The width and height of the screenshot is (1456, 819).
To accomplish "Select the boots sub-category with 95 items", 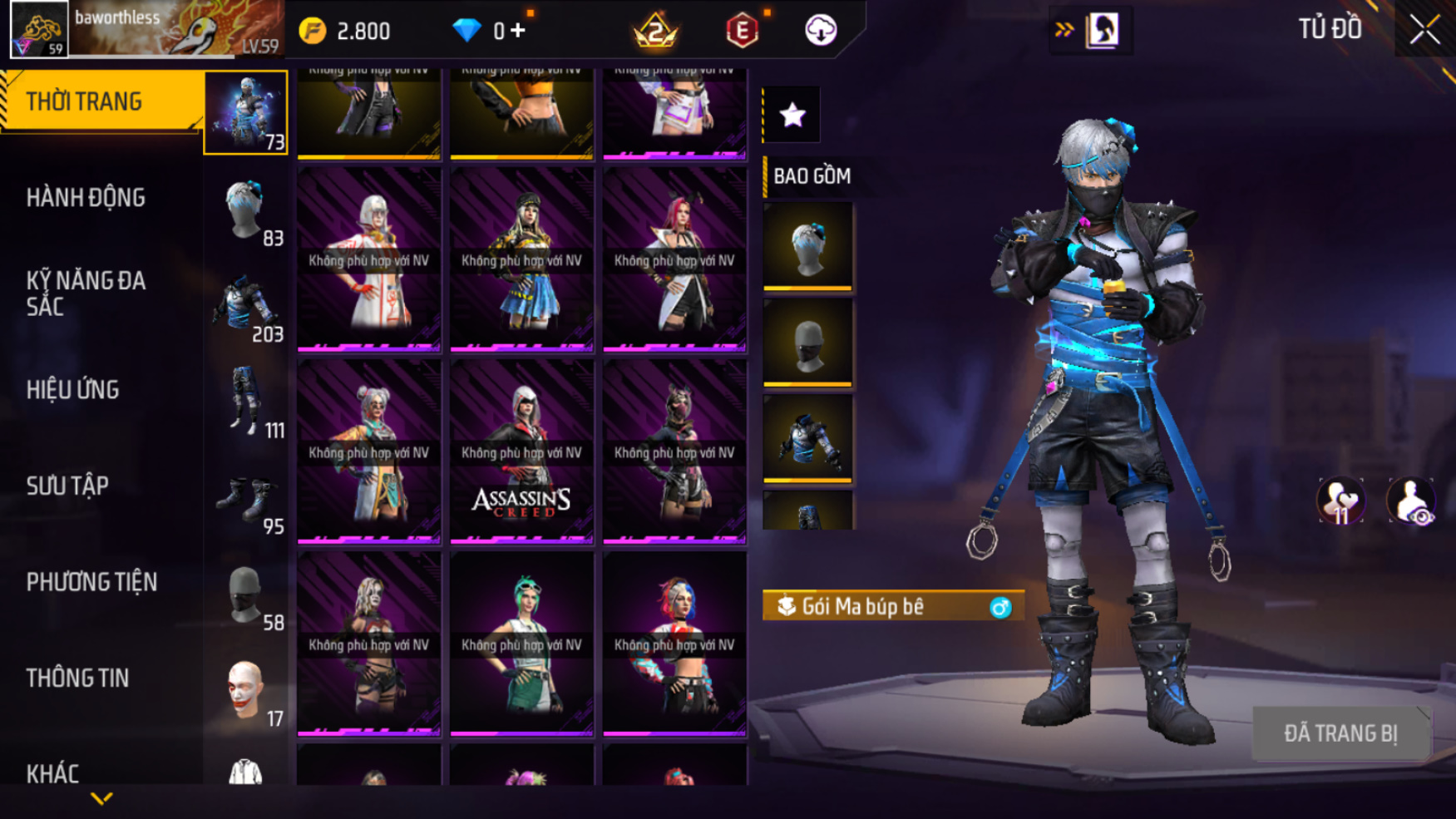I will coord(247,500).
